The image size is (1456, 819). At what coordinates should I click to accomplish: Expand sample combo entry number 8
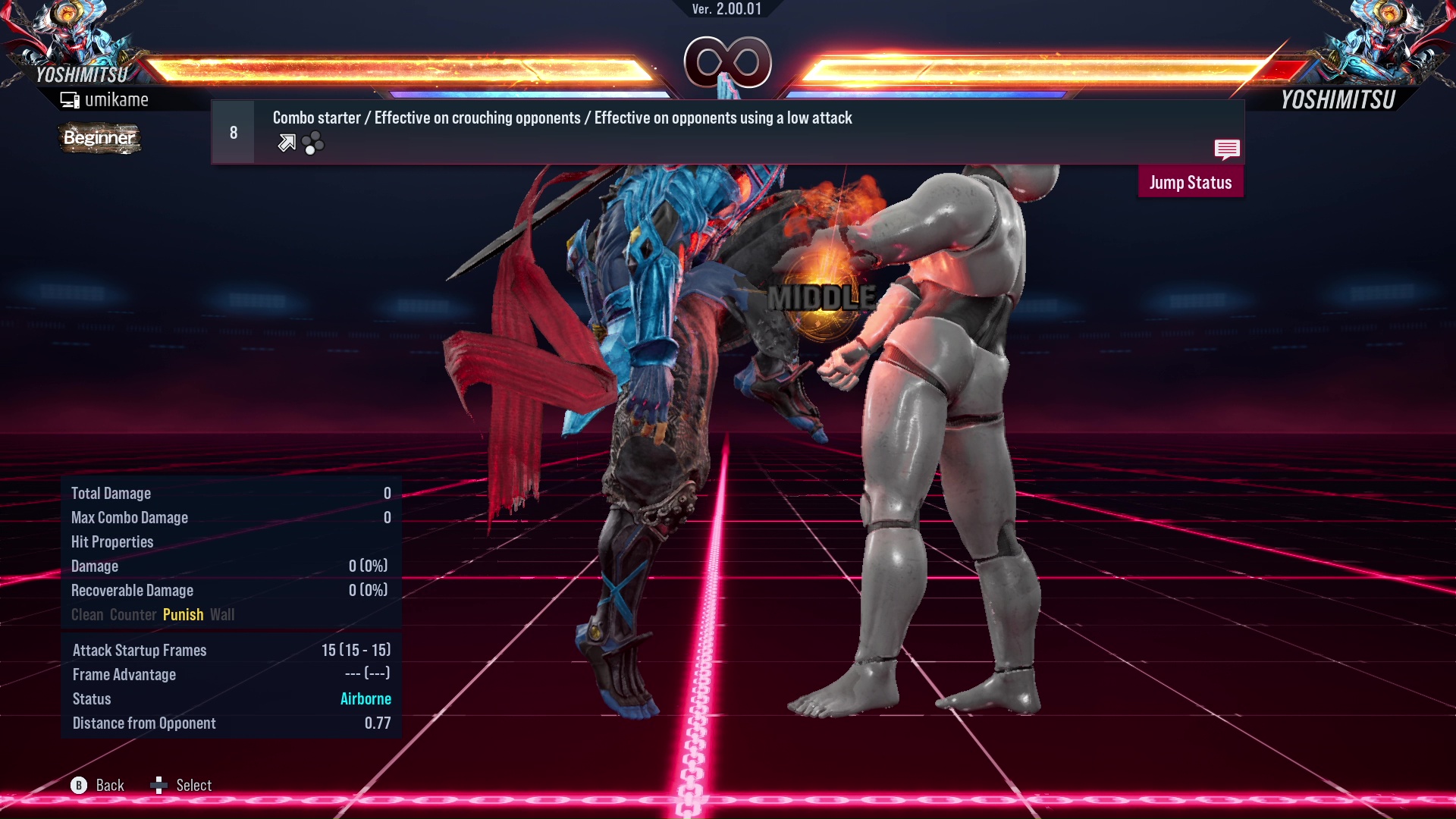tap(233, 131)
